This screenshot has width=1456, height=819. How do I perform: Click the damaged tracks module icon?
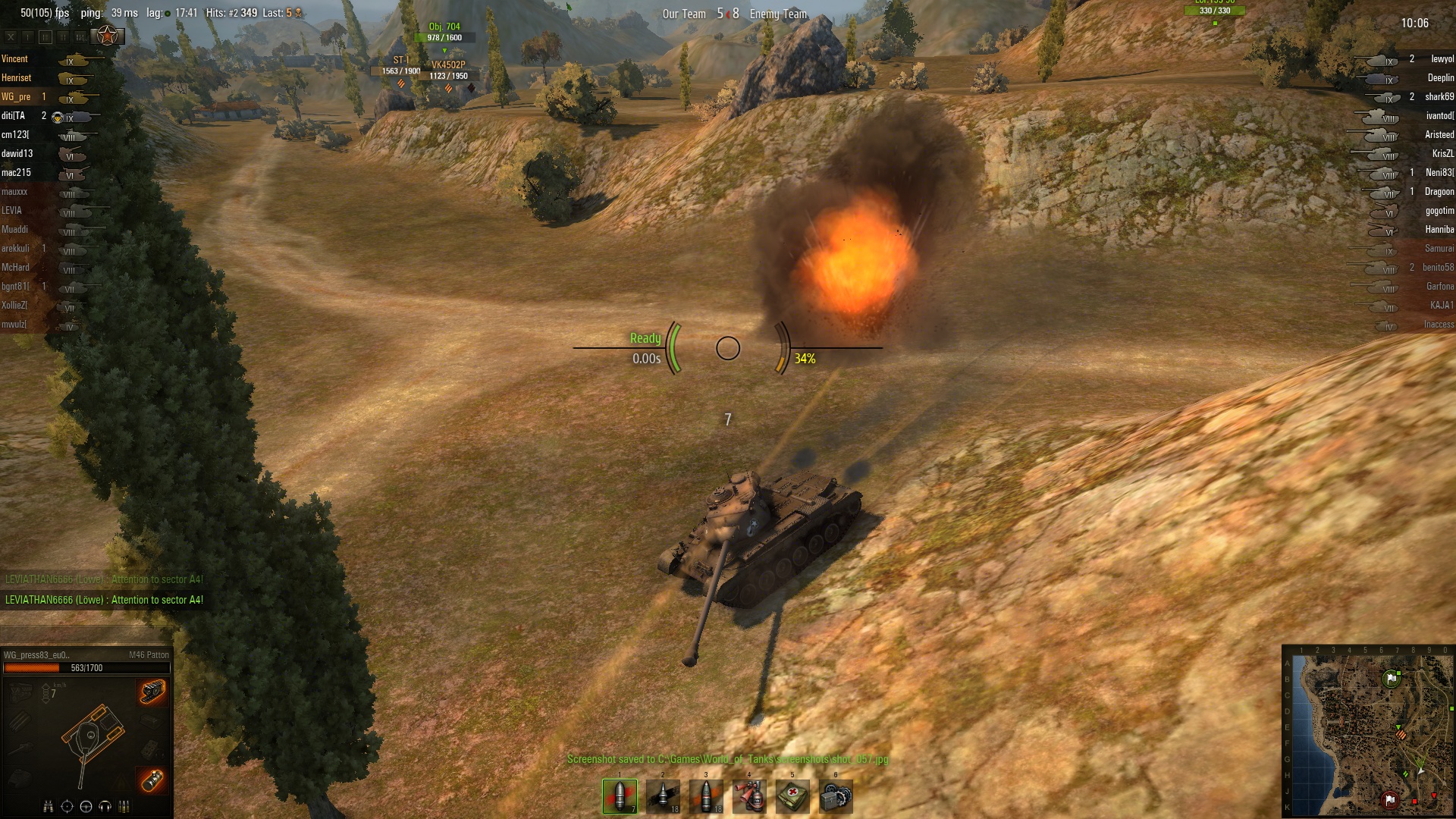pyautogui.click(x=152, y=692)
